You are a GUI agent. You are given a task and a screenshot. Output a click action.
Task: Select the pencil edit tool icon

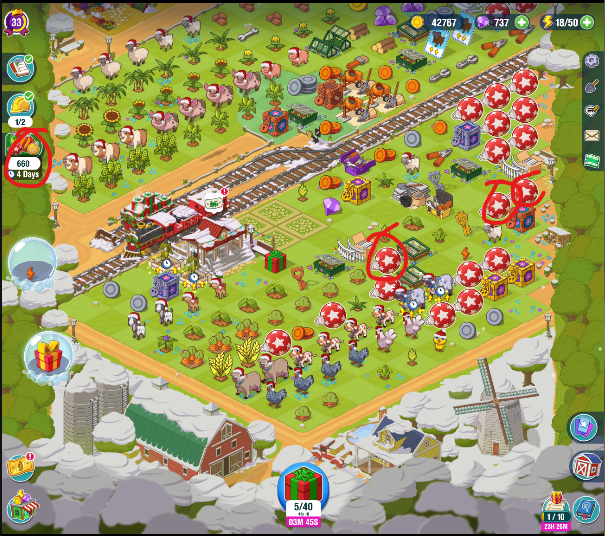pyautogui.click(x=592, y=111)
